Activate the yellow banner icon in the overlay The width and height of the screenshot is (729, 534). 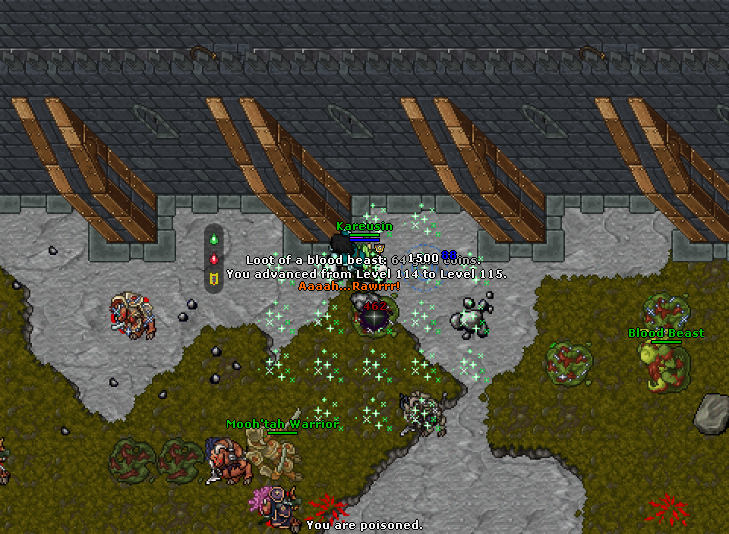coord(213,277)
